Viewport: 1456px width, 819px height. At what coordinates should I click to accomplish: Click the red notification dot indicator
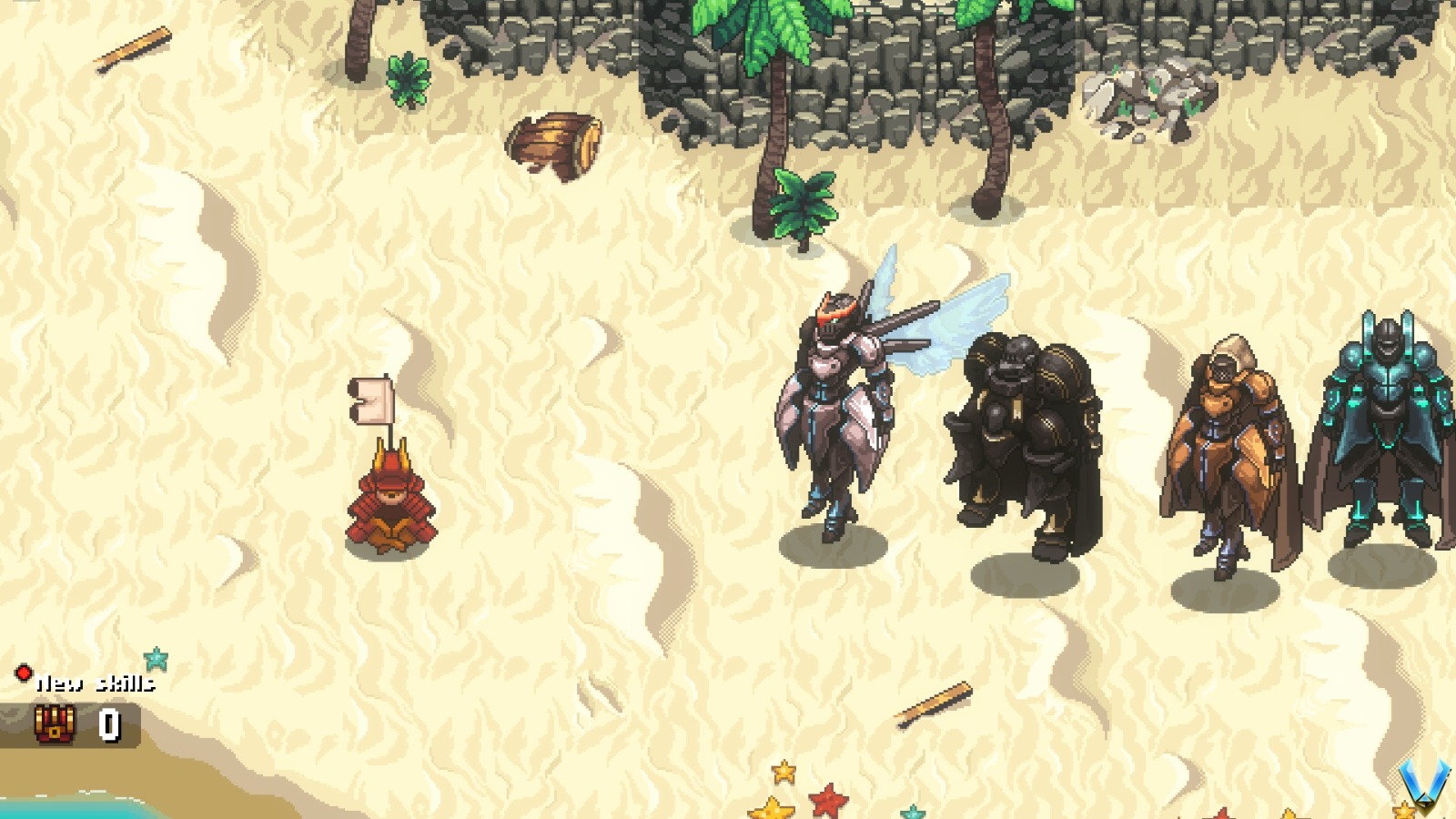pos(25,673)
